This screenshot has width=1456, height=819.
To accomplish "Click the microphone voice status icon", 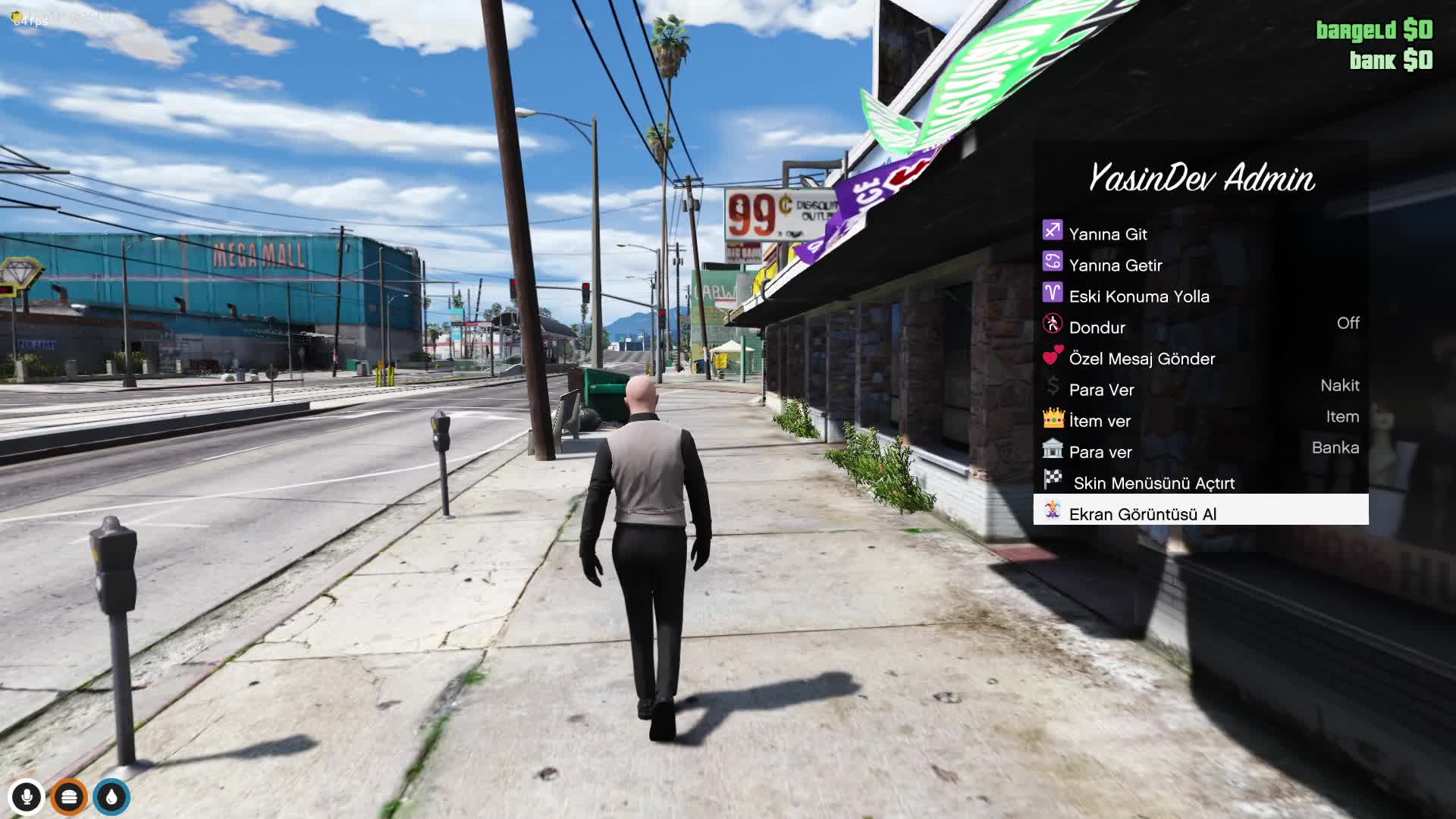I will tap(27, 797).
